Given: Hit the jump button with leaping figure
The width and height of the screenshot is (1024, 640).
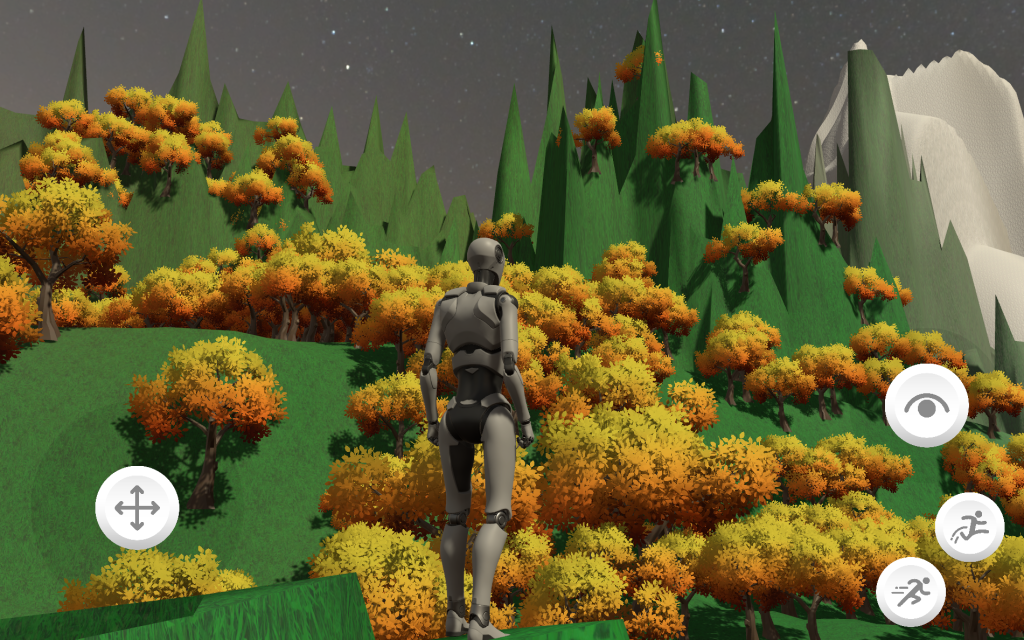Looking at the screenshot, I should point(969,527).
